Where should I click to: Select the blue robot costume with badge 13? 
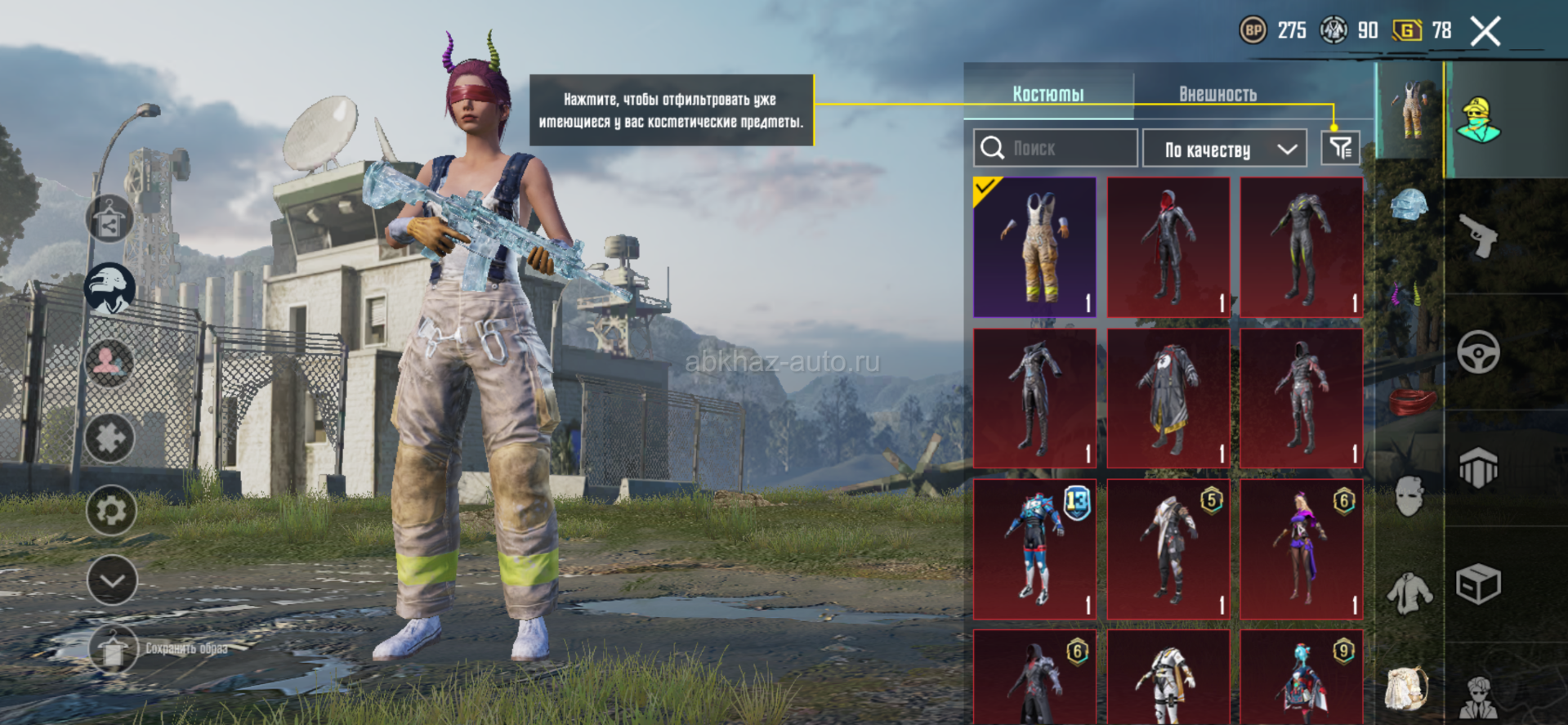tap(1035, 548)
